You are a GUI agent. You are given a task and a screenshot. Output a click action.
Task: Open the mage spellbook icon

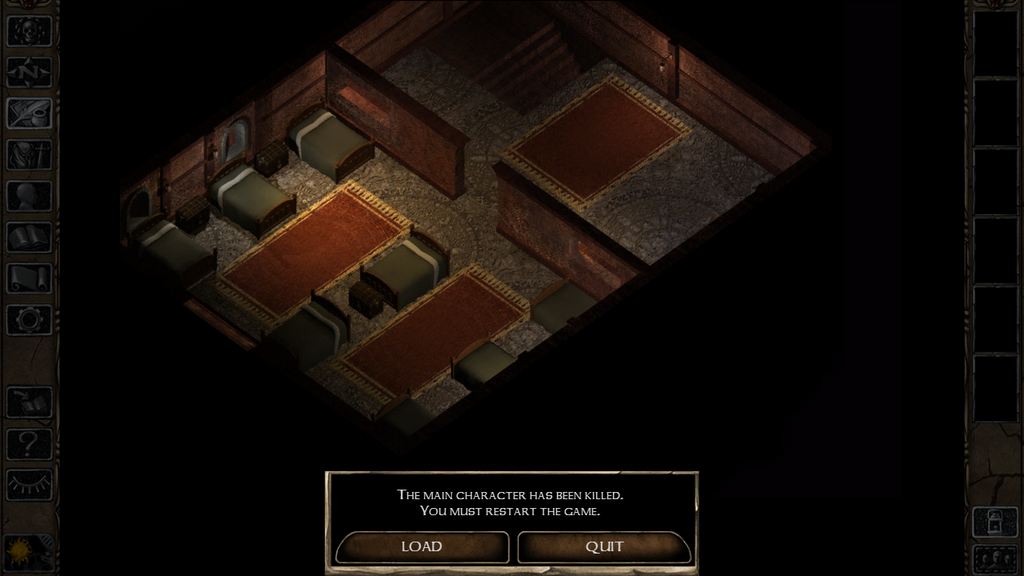pos(29,237)
